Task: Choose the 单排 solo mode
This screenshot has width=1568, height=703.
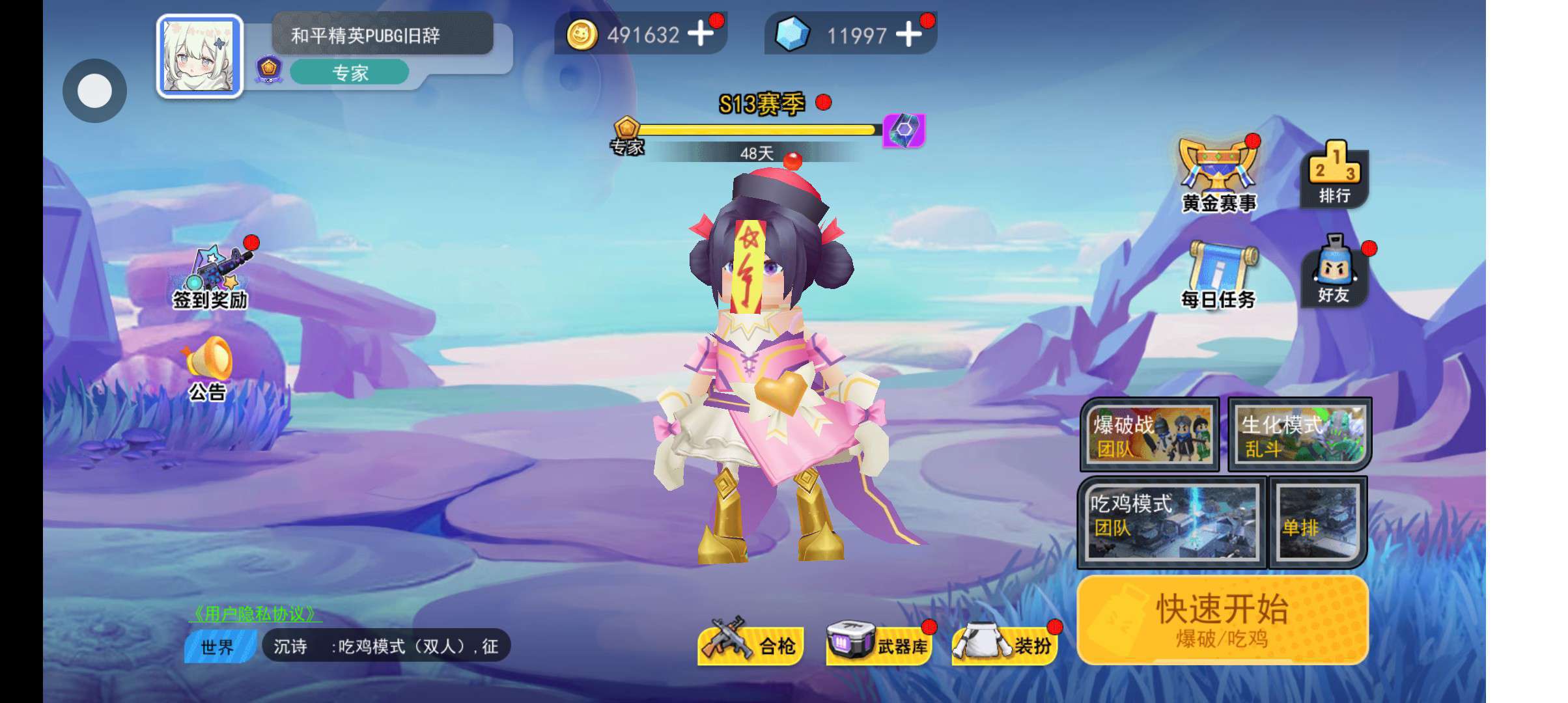Action: [x=1317, y=522]
